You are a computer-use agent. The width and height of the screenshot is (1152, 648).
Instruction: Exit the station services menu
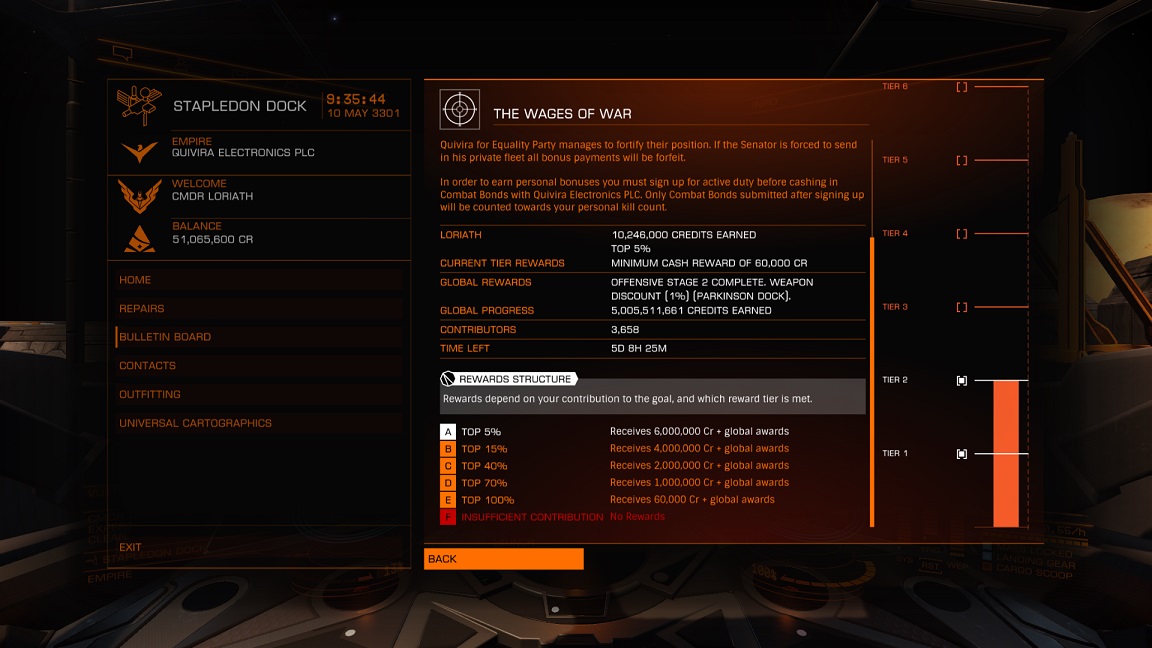click(x=130, y=547)
